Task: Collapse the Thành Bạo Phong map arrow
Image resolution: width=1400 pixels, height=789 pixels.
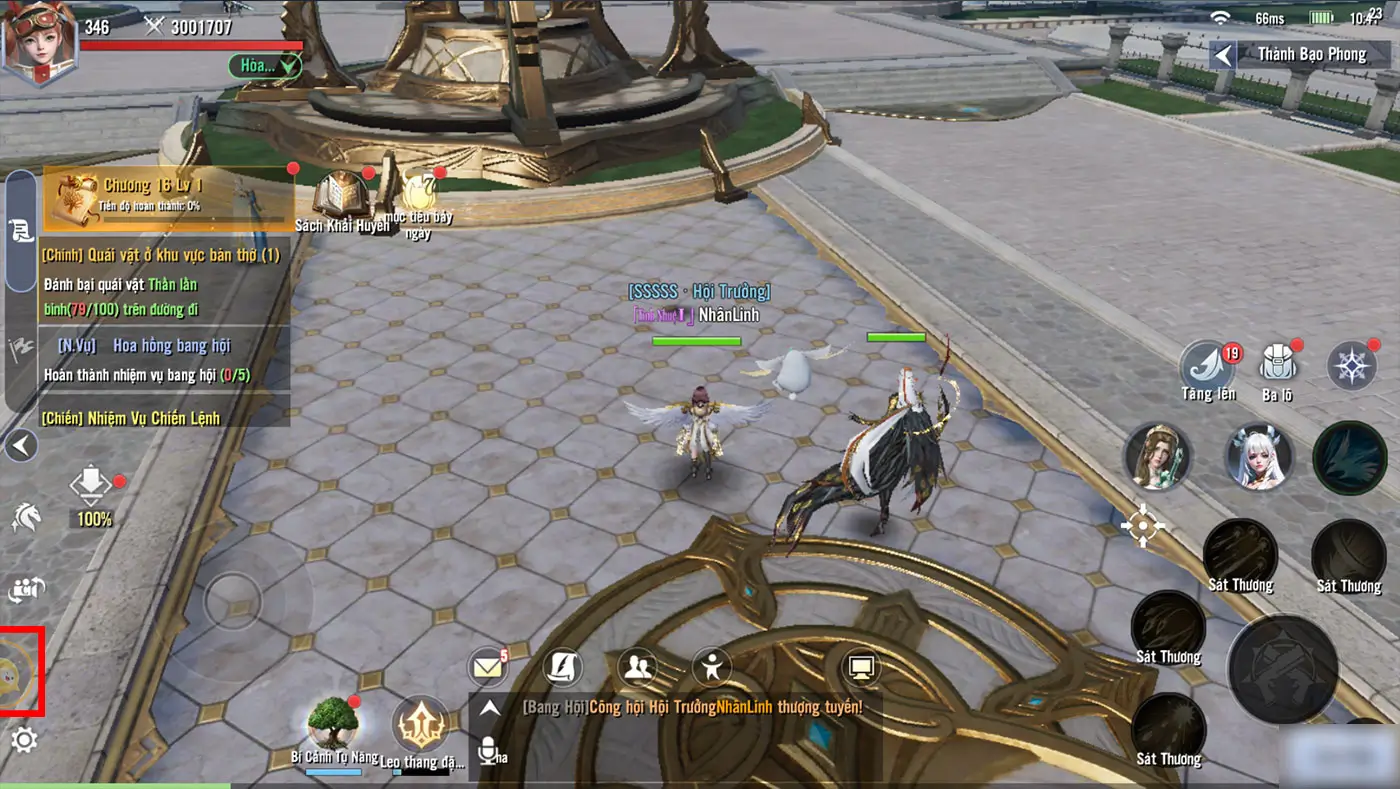Action: point(1222,54)
